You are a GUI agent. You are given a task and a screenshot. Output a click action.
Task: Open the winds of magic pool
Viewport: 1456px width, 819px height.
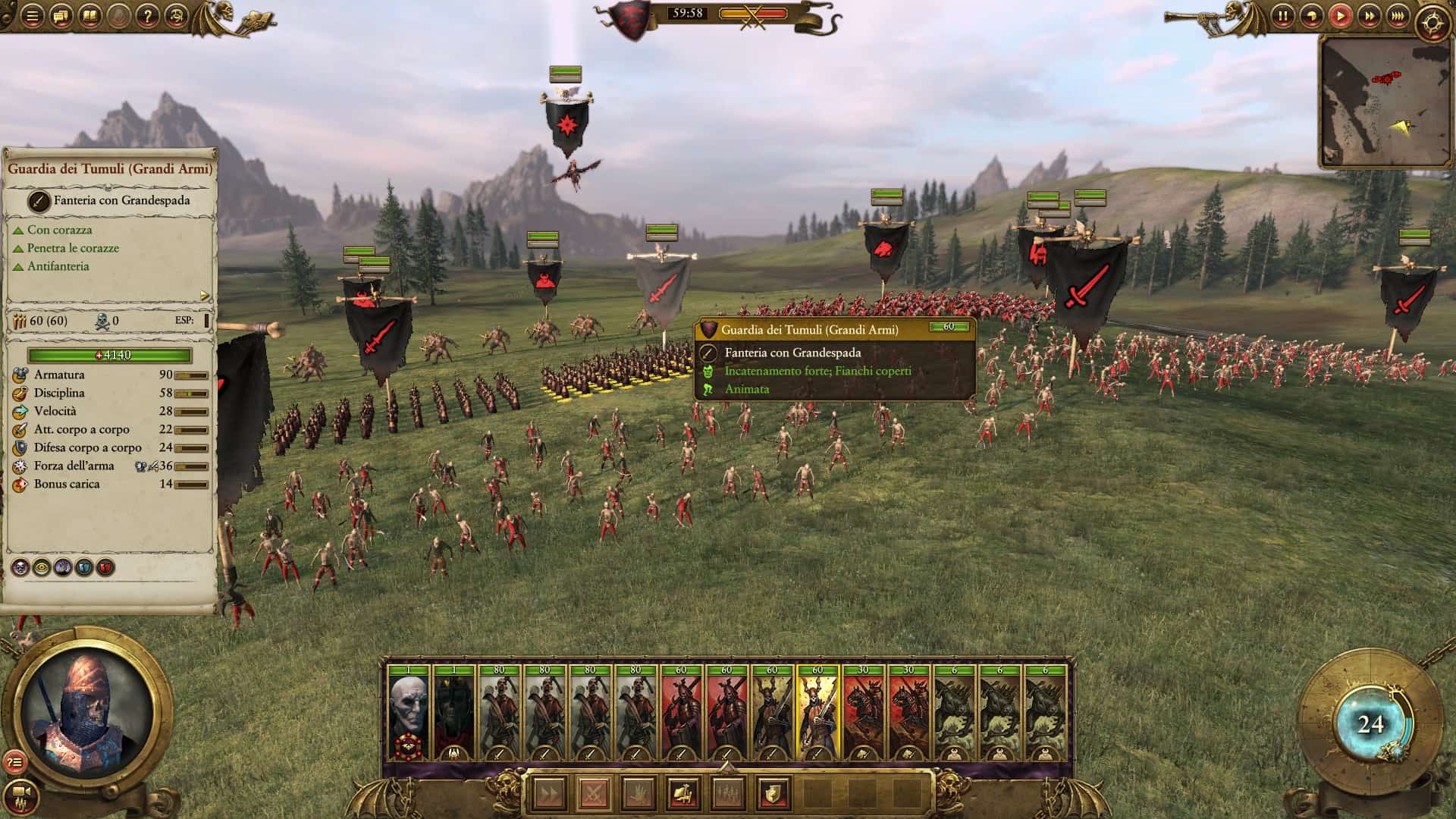[x=1370, y=724]
